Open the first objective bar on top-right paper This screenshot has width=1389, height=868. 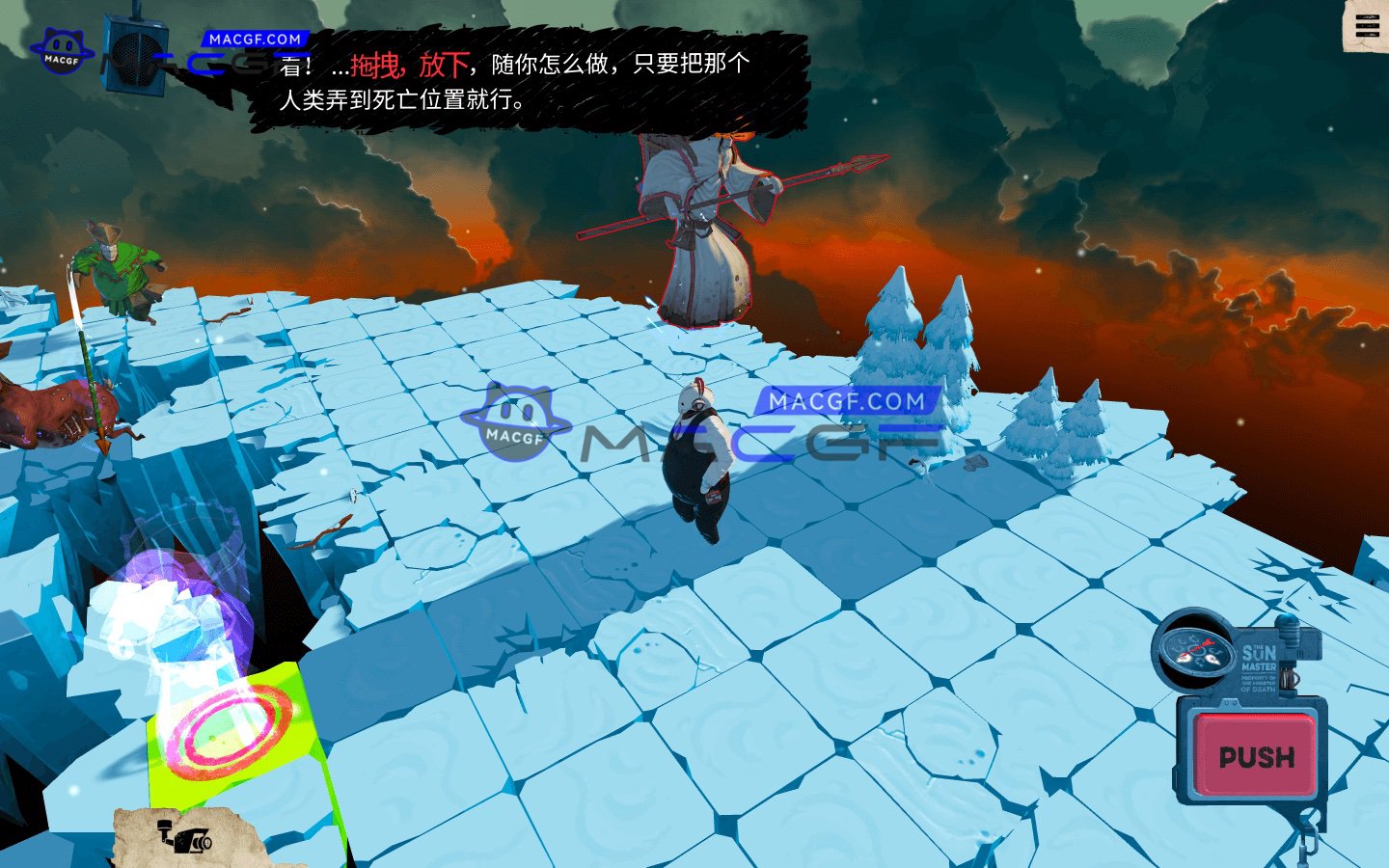[x=1368, y=17]
